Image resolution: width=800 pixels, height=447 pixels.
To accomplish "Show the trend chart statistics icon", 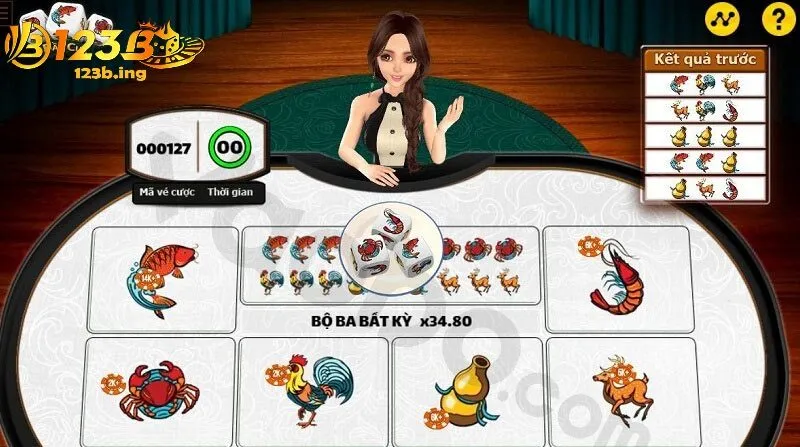I will [x=720, y=17].
